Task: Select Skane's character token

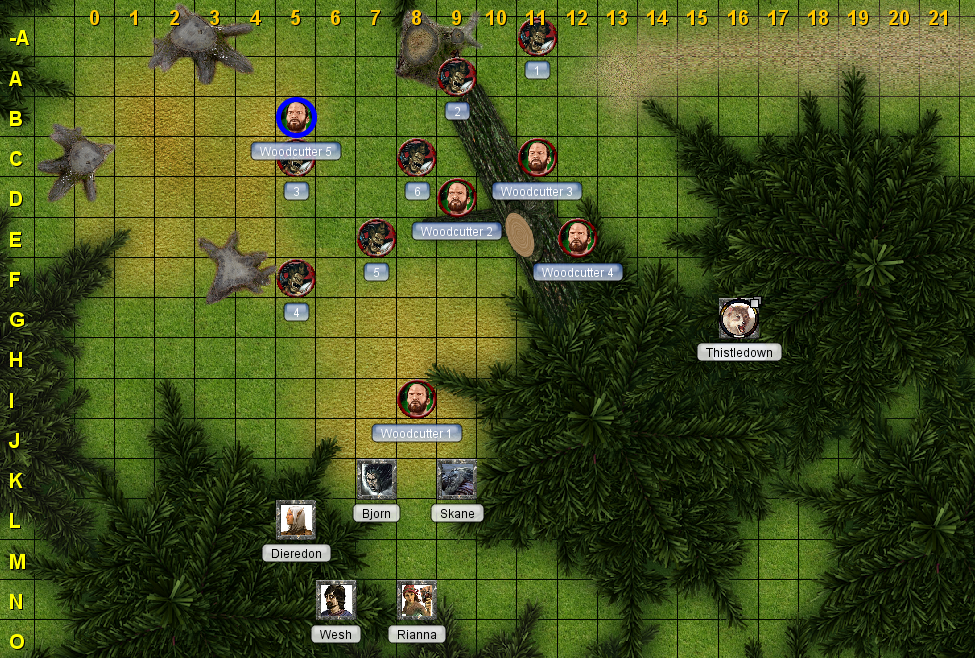Action: (457, 479)
